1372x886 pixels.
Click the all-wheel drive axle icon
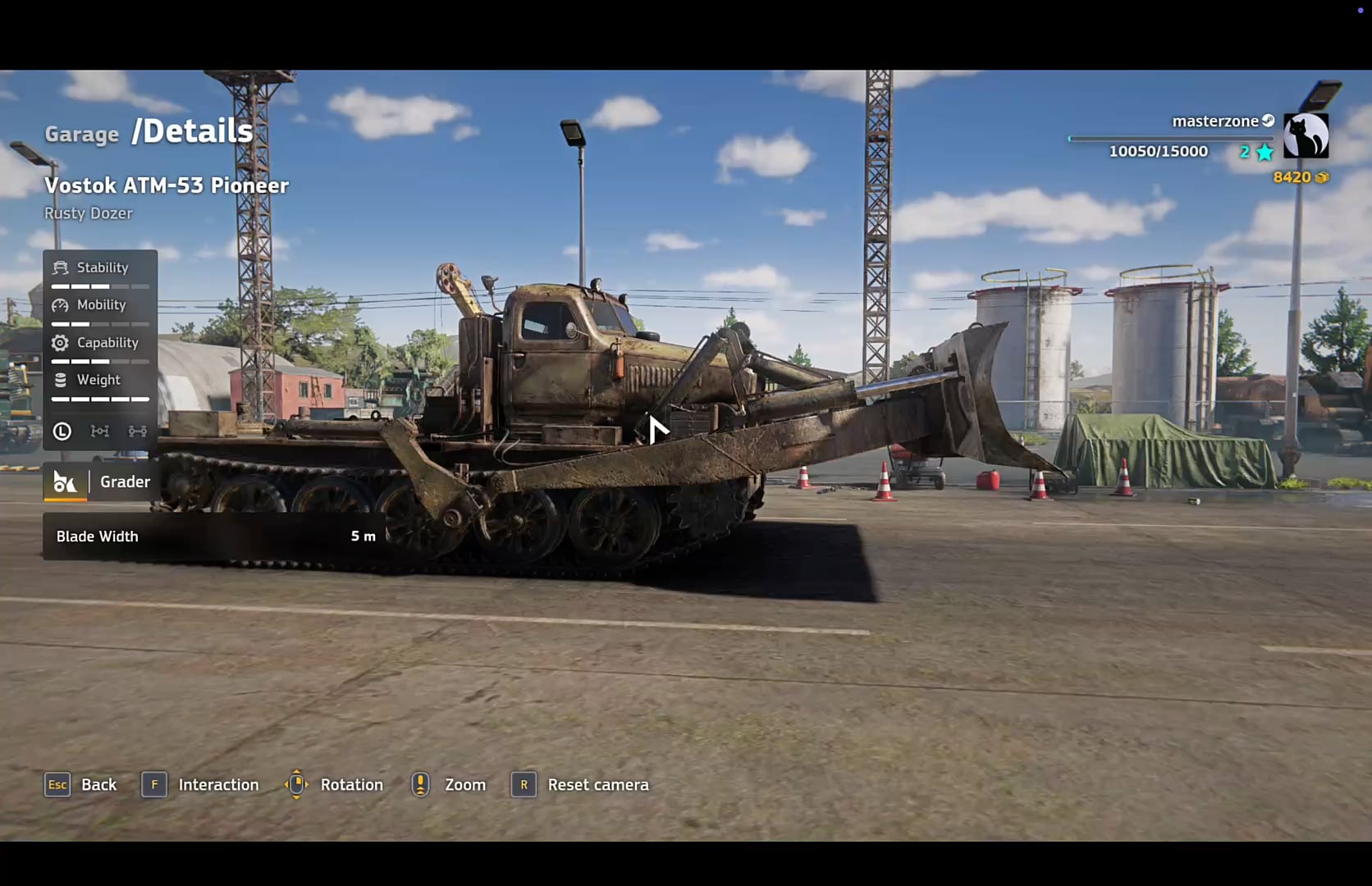137,432
